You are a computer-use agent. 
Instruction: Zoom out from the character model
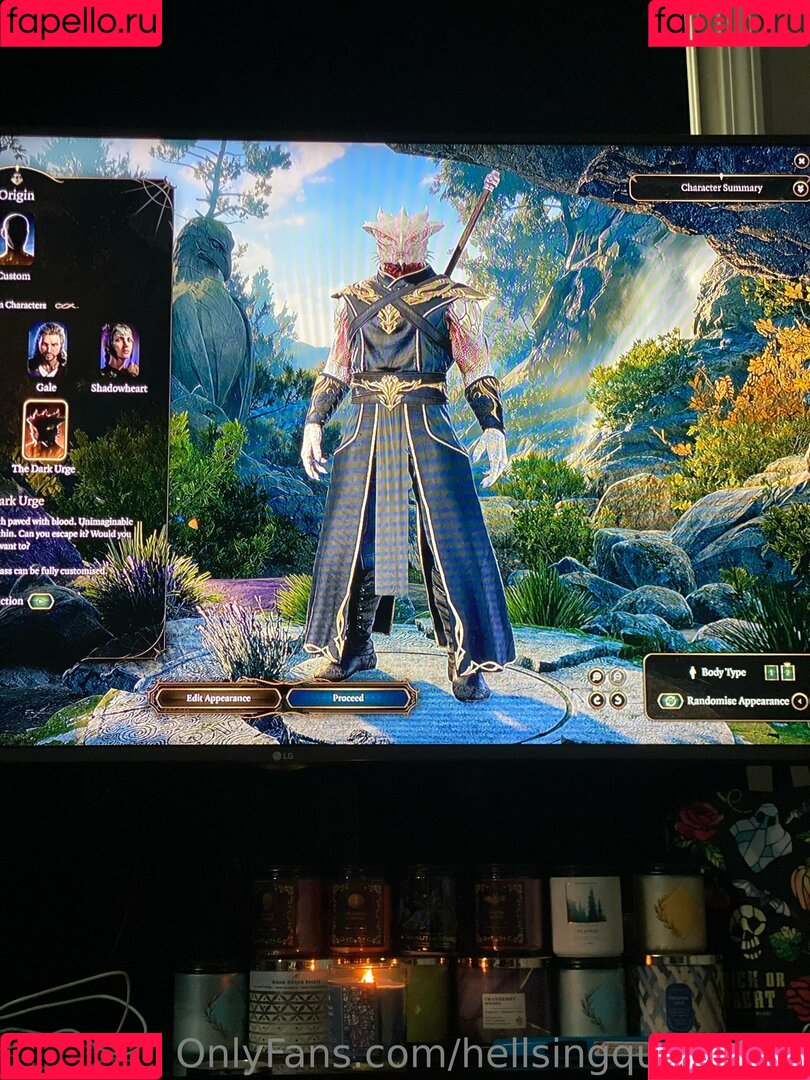click(617, 676)
